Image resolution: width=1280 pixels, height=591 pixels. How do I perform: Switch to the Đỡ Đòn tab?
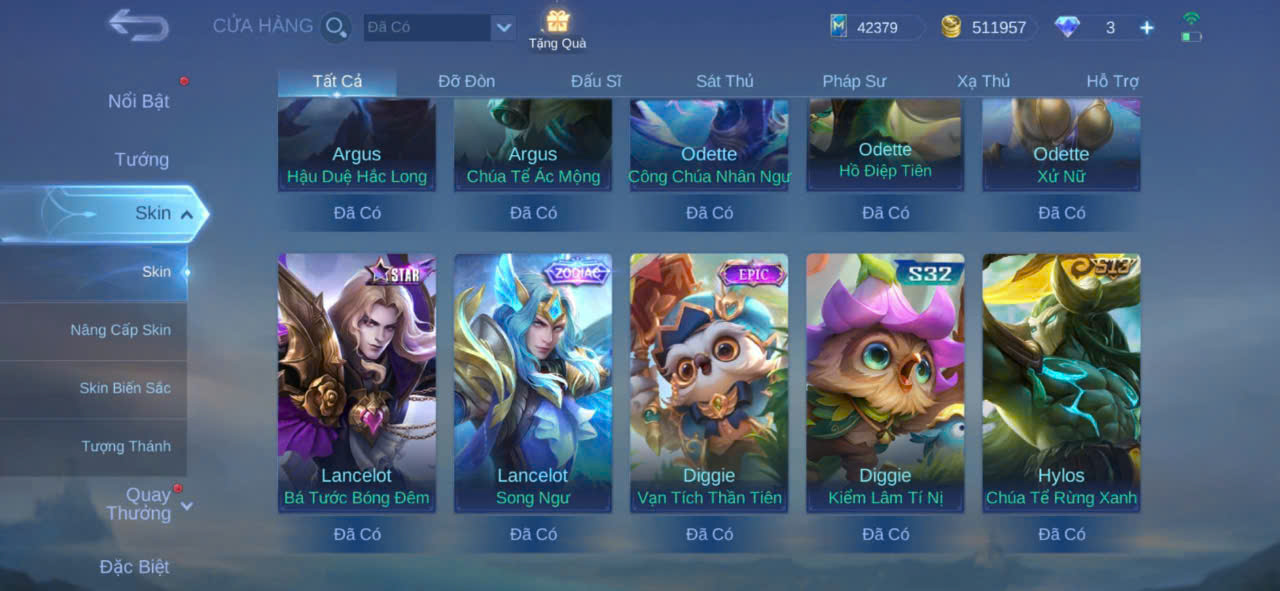(x=466, y=81)
